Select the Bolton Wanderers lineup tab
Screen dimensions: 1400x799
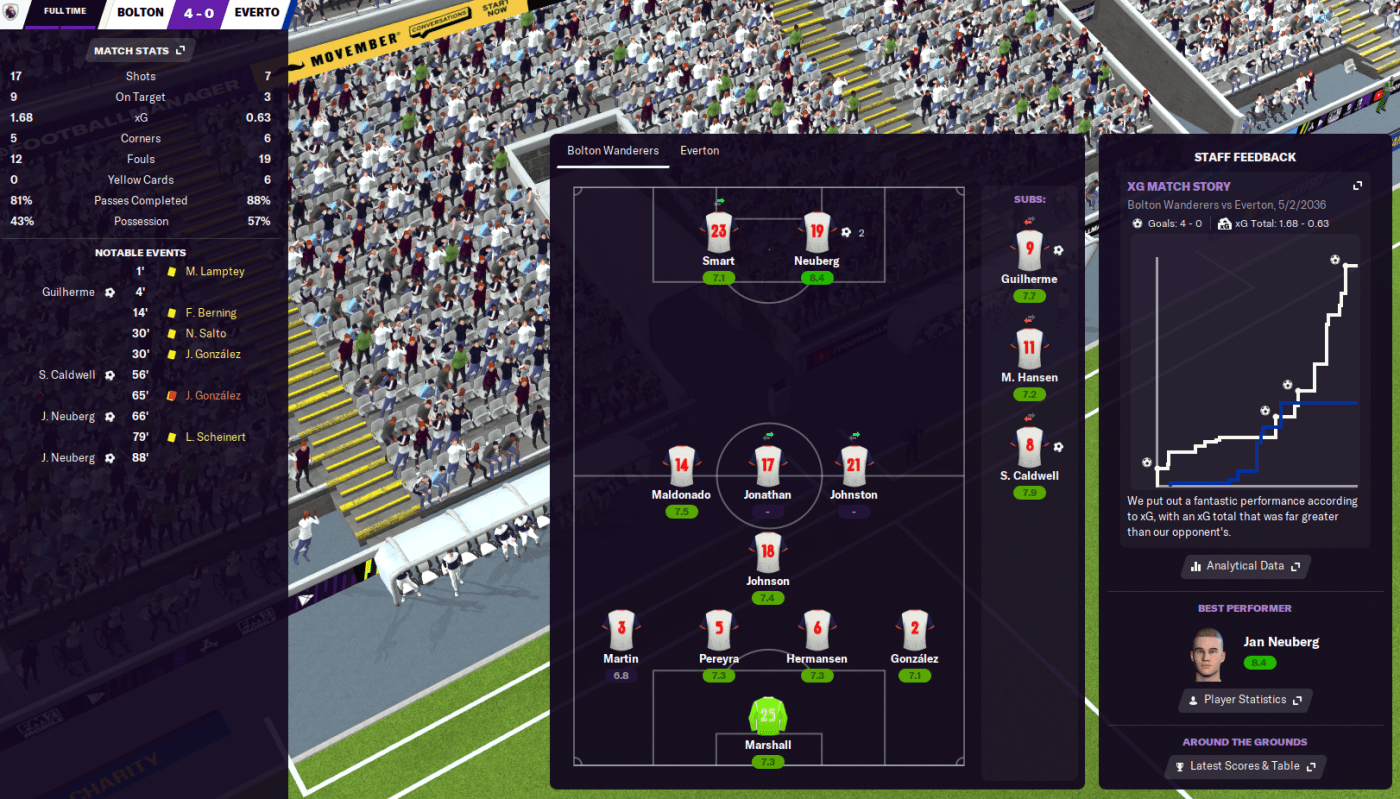click(613, 151)
